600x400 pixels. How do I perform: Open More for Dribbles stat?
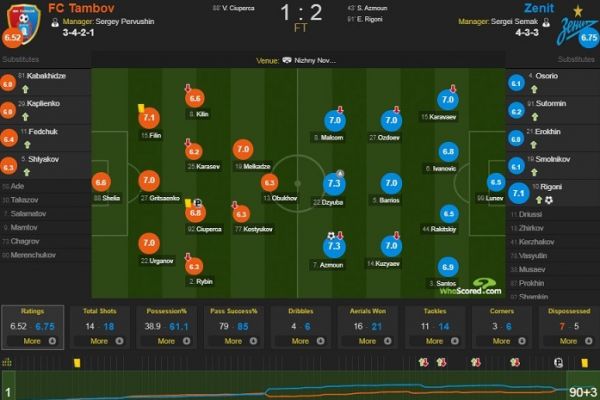click(299, 341)
